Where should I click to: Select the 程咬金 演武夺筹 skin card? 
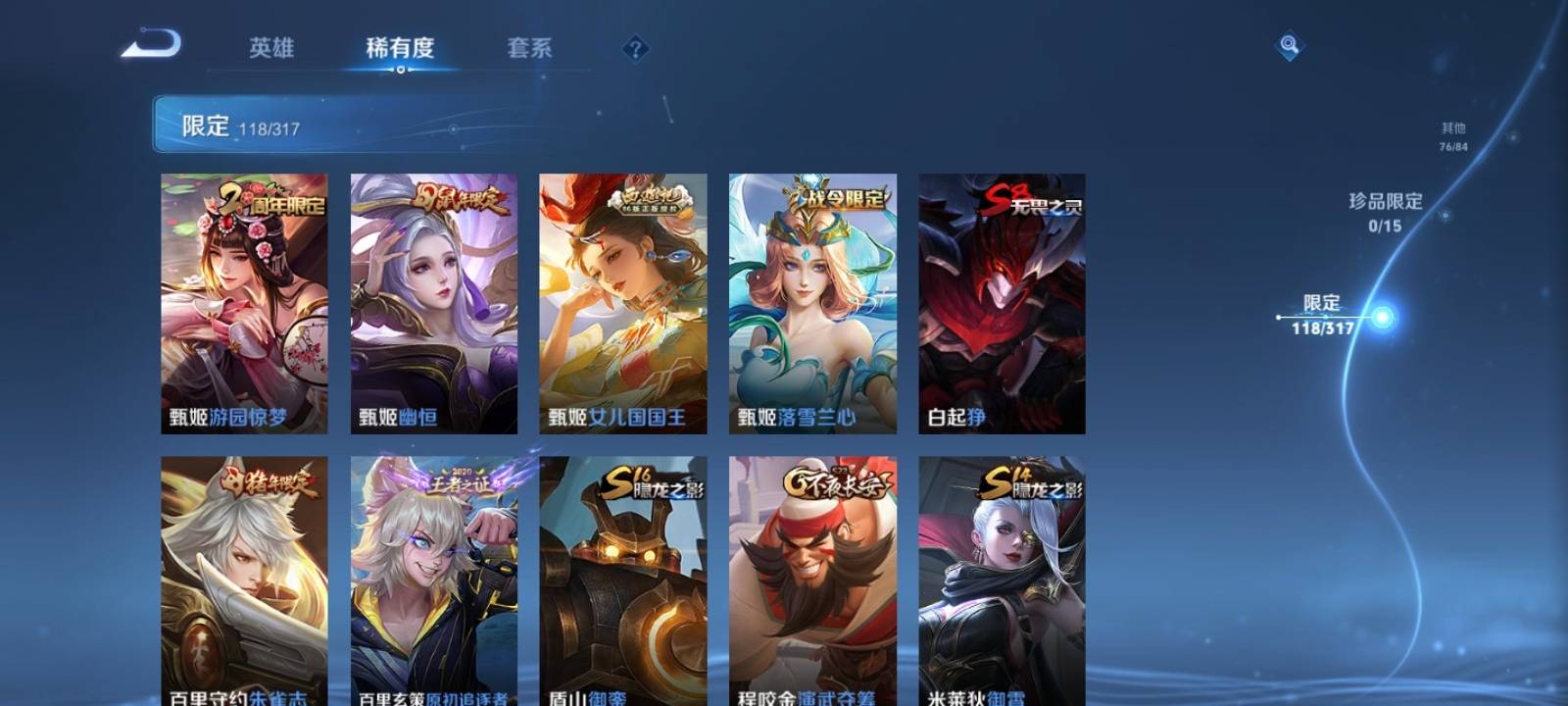(812, 580)
